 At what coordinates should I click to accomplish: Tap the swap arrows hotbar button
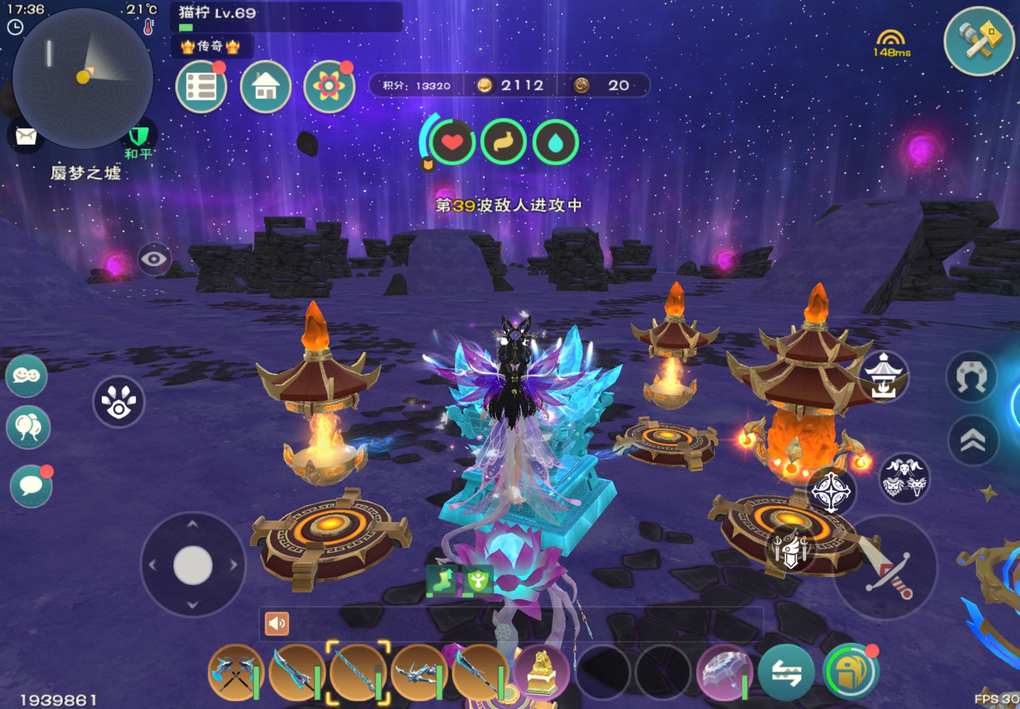coord(786,672)
